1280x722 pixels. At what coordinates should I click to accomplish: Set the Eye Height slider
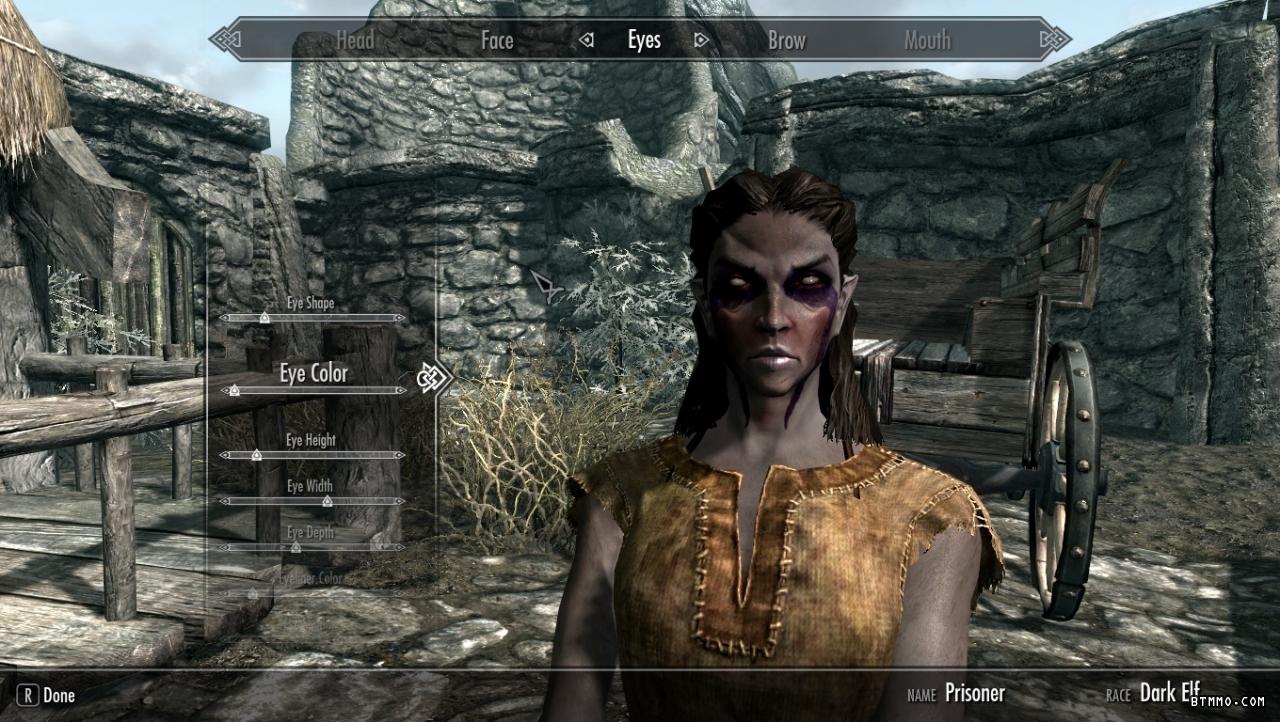click(256, 455)
